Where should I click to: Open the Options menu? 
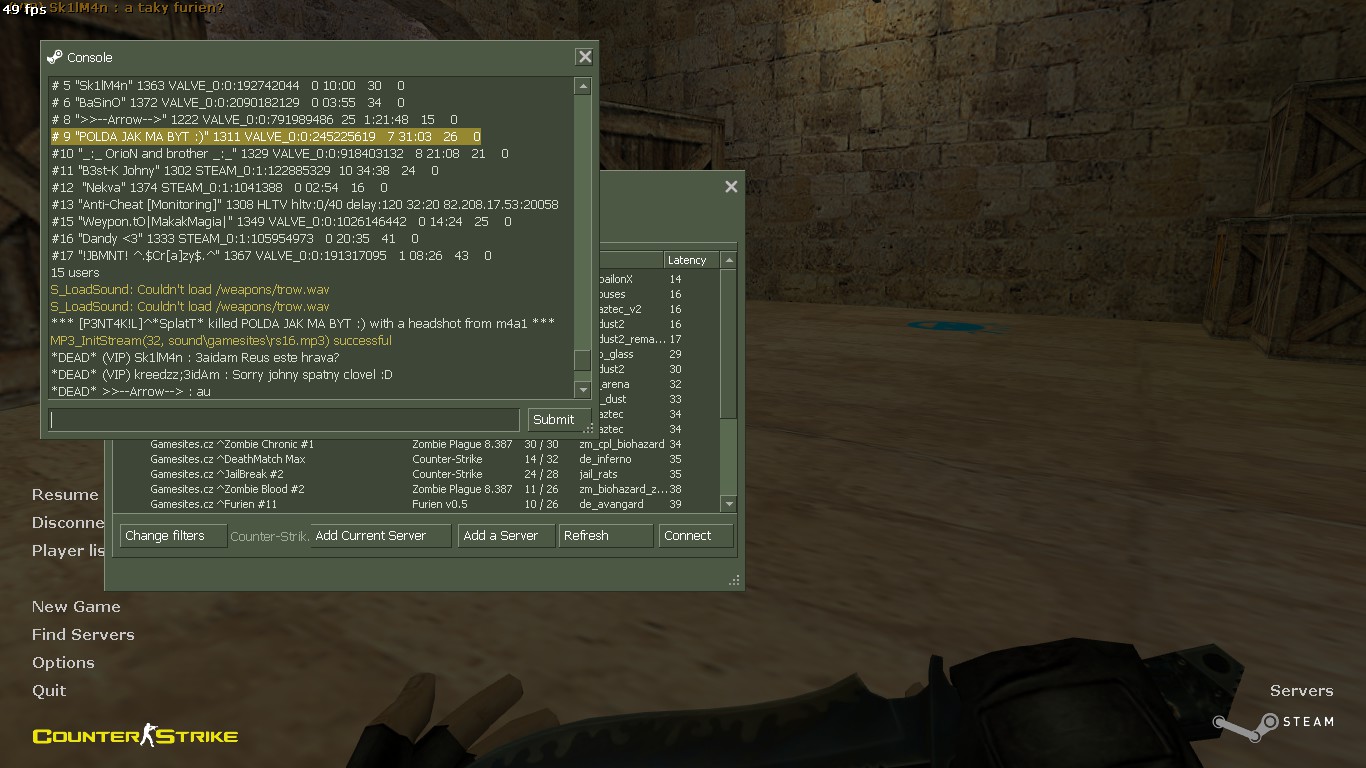[x=63, y=663]
